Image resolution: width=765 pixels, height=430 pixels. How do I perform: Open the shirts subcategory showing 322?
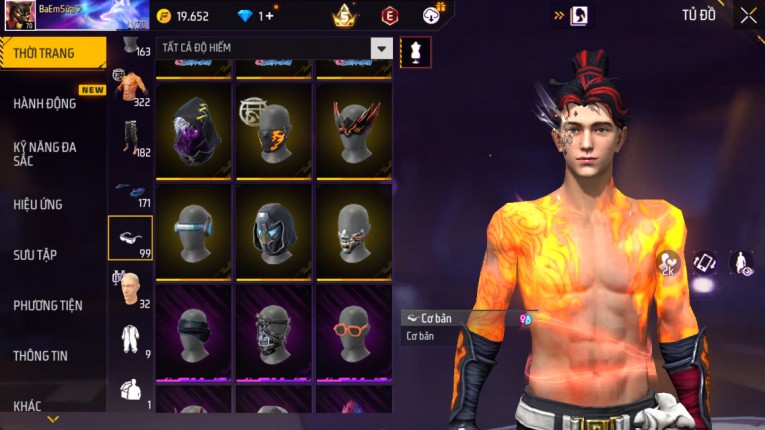pyautogui.click(x=130, y=88)
